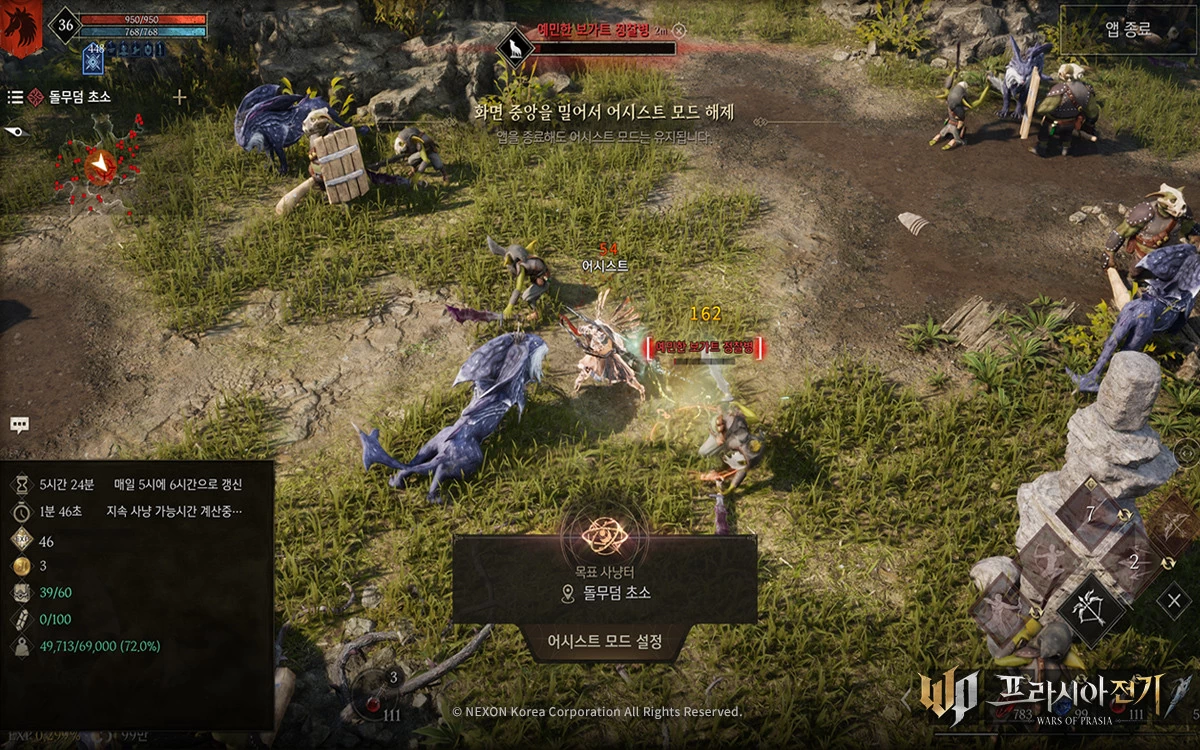
Task: Close the skill panel with the X diamond
Action: pos(1174,601)
